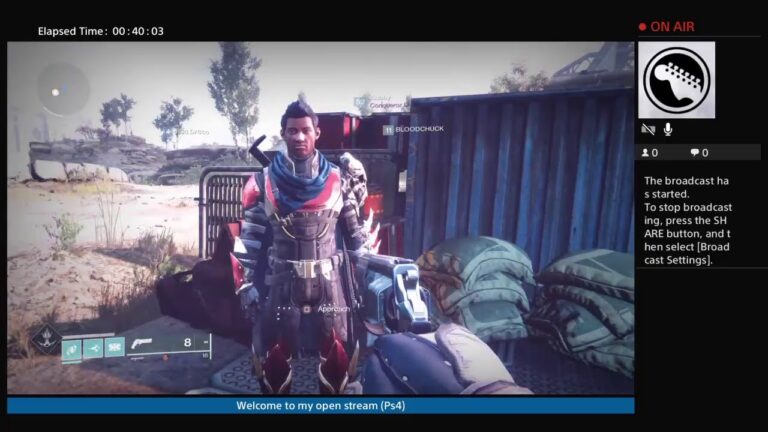Open the broadcast comments count icon
The height and width of the screenshot is (432, 768).
click(694, 153)
